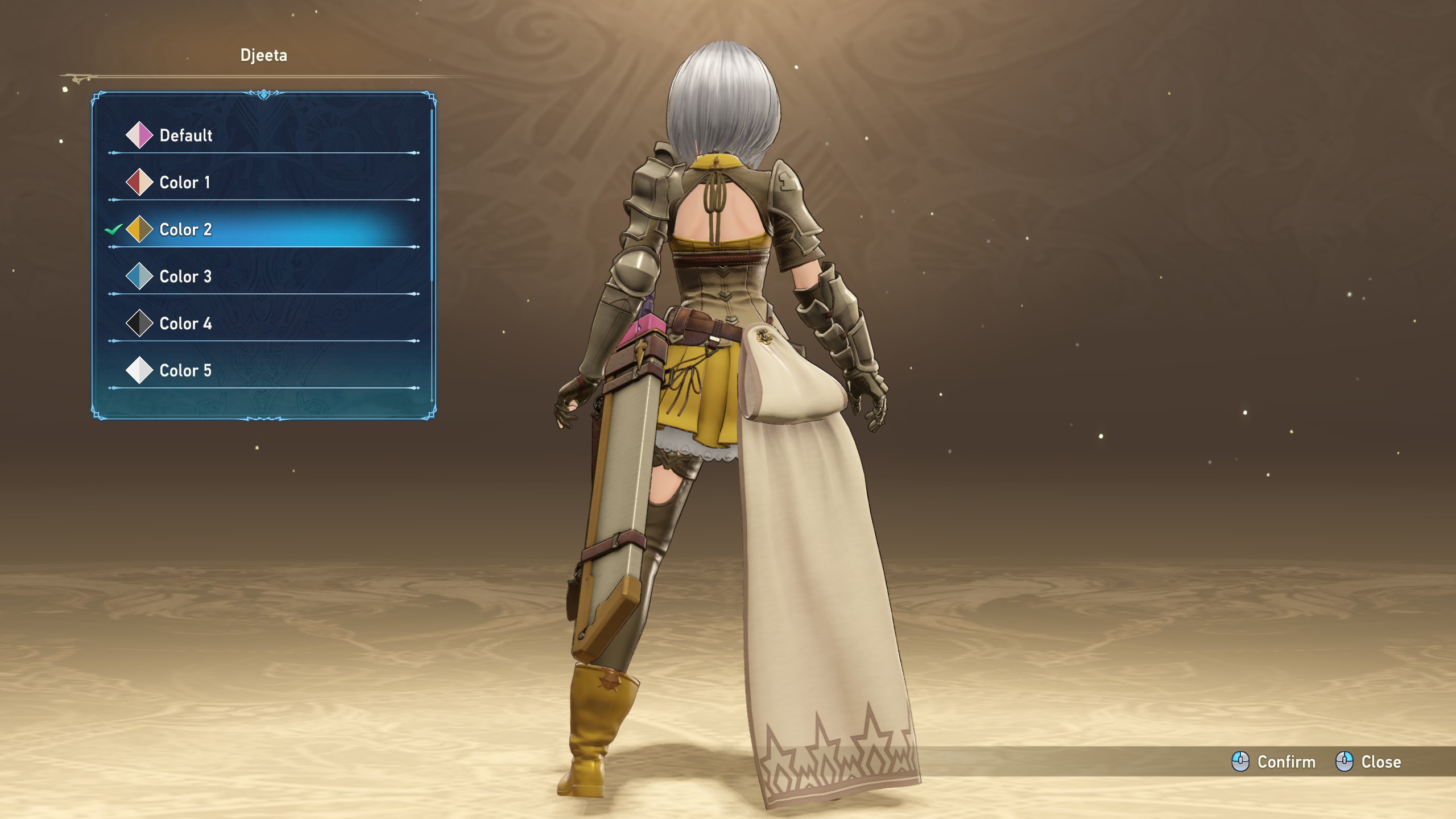Close the color selection menu
The width and height of the screenshot is (1456, 819).
coord(1368,762)
